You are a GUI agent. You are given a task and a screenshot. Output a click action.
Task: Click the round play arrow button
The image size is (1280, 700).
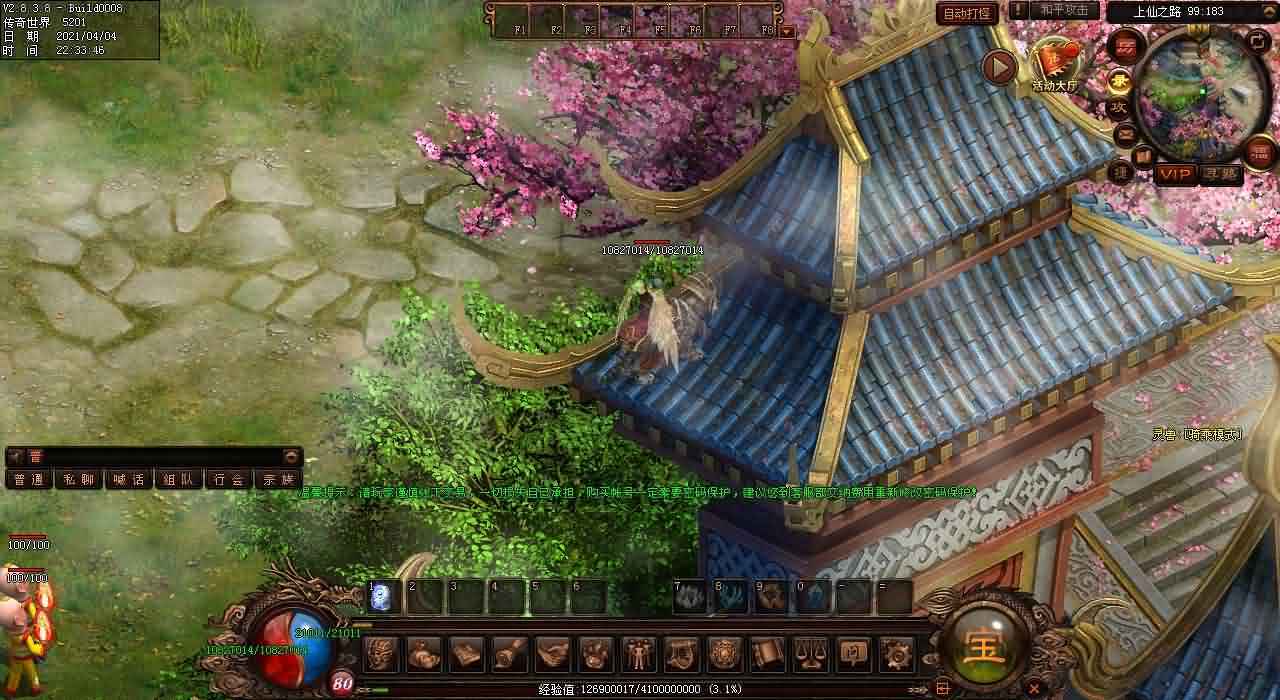click(998, 67)
